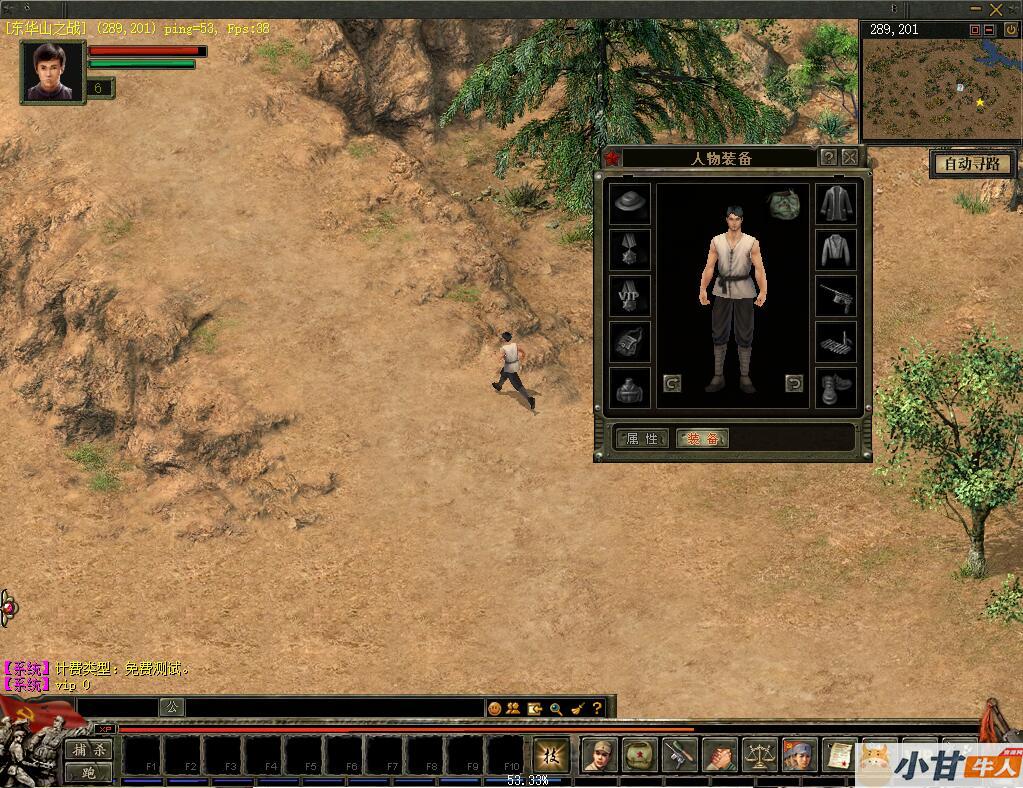Close the 人物装备 equipment window
The image size is (1023, 788).
[850, 157]
